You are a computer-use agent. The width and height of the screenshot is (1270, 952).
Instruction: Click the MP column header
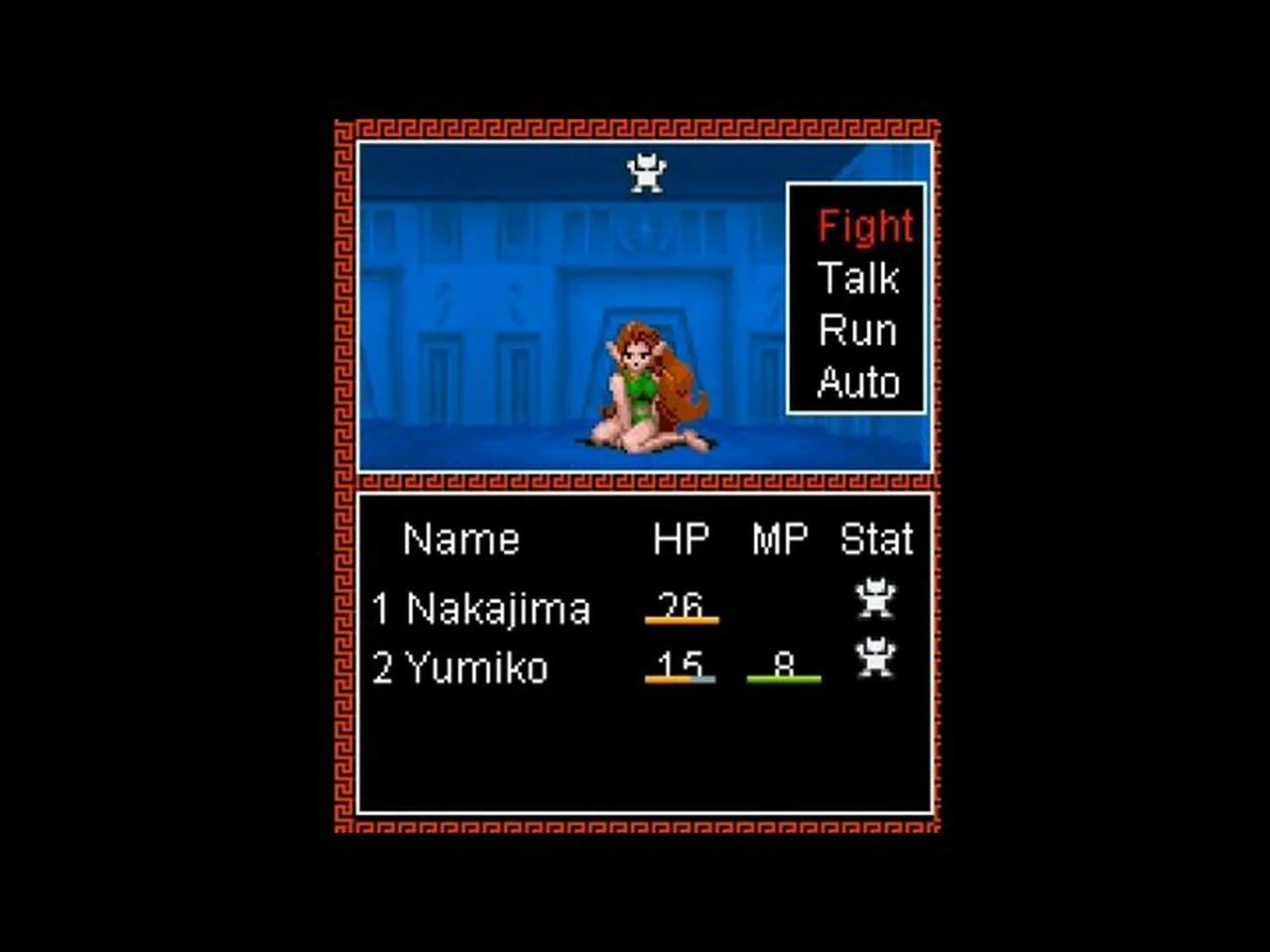pyautogui.click(x=779, y=537)
